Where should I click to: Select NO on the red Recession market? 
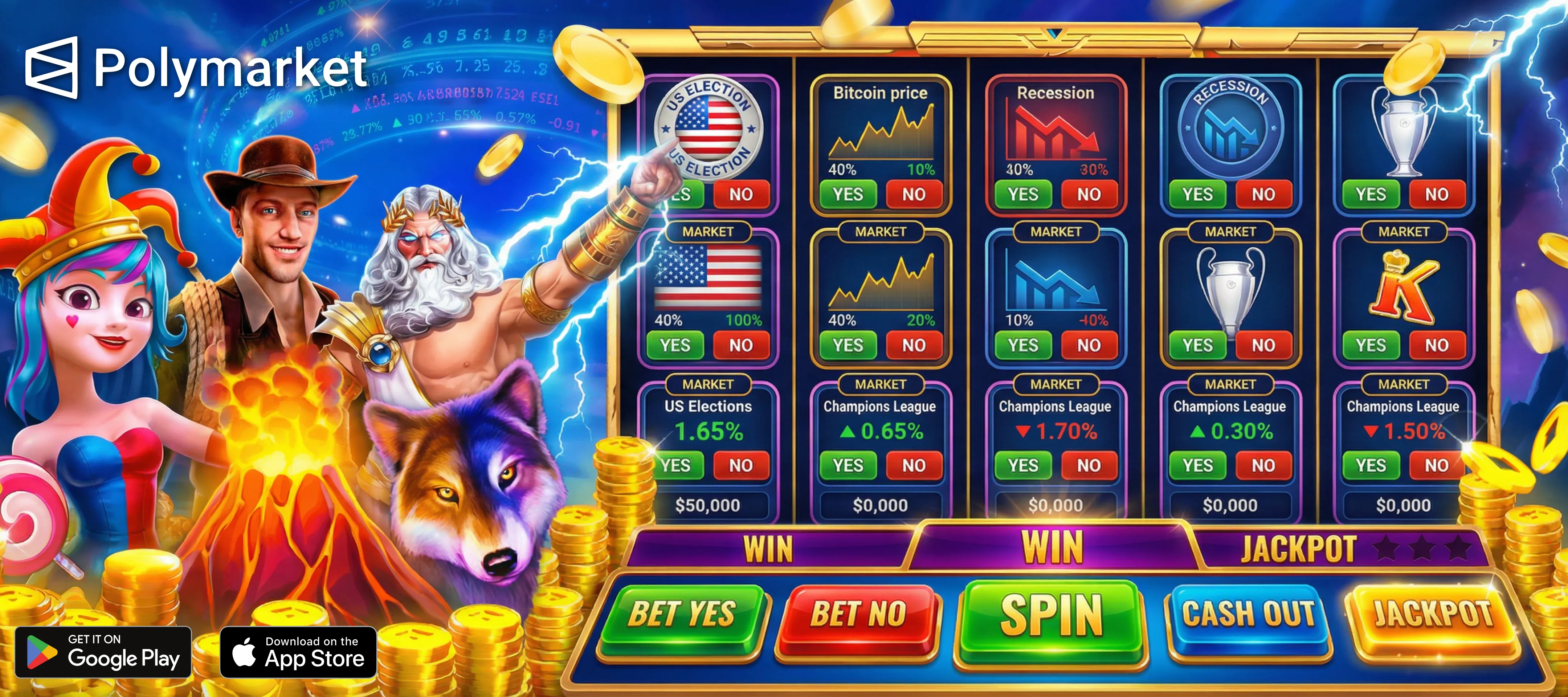point(1089,194)
